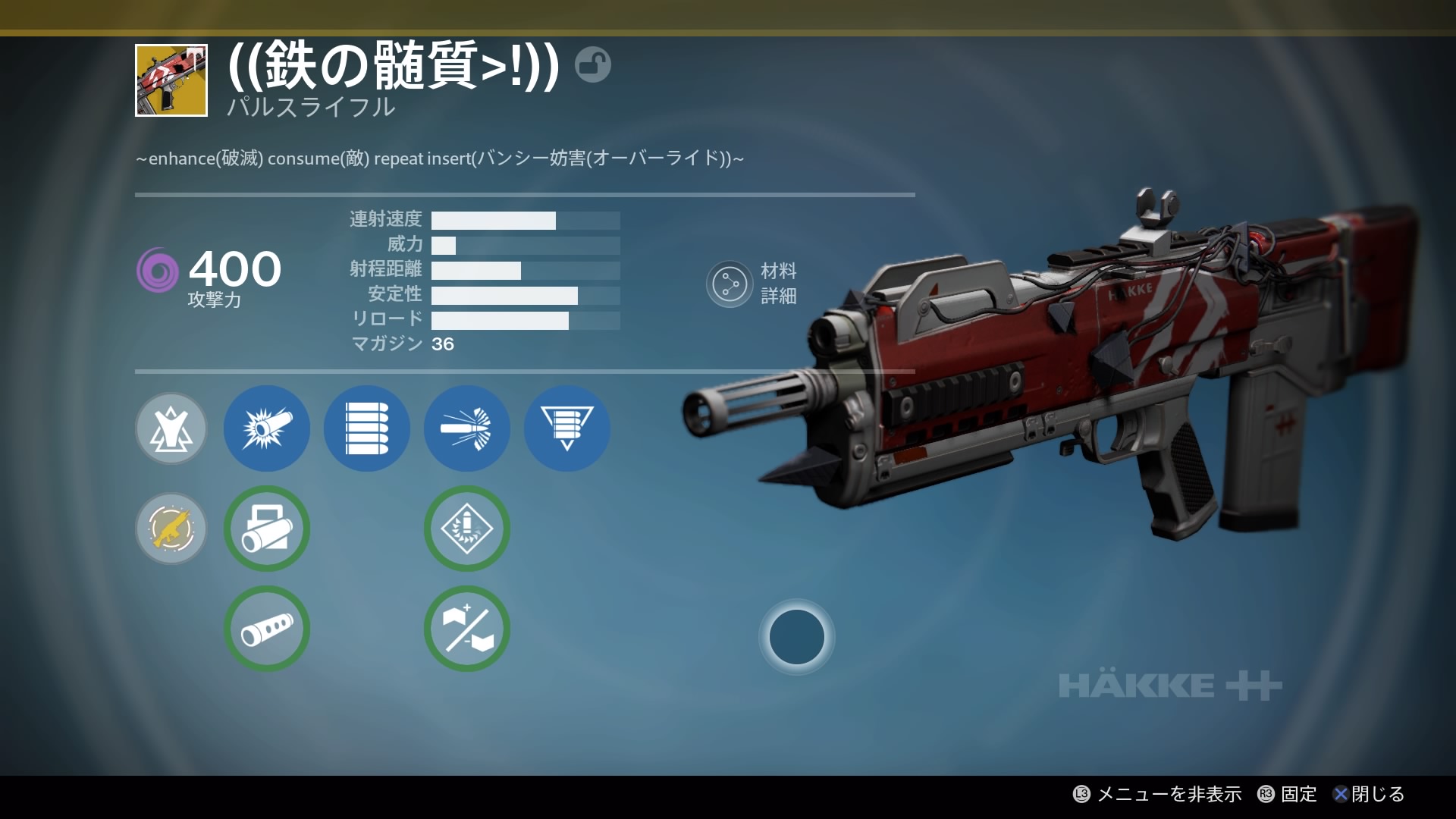Image resolution: width=1456 pixels, height=819 pixels.
Task: Choose the blue muzzle-flash barrel perk
Action: (267, 428)
